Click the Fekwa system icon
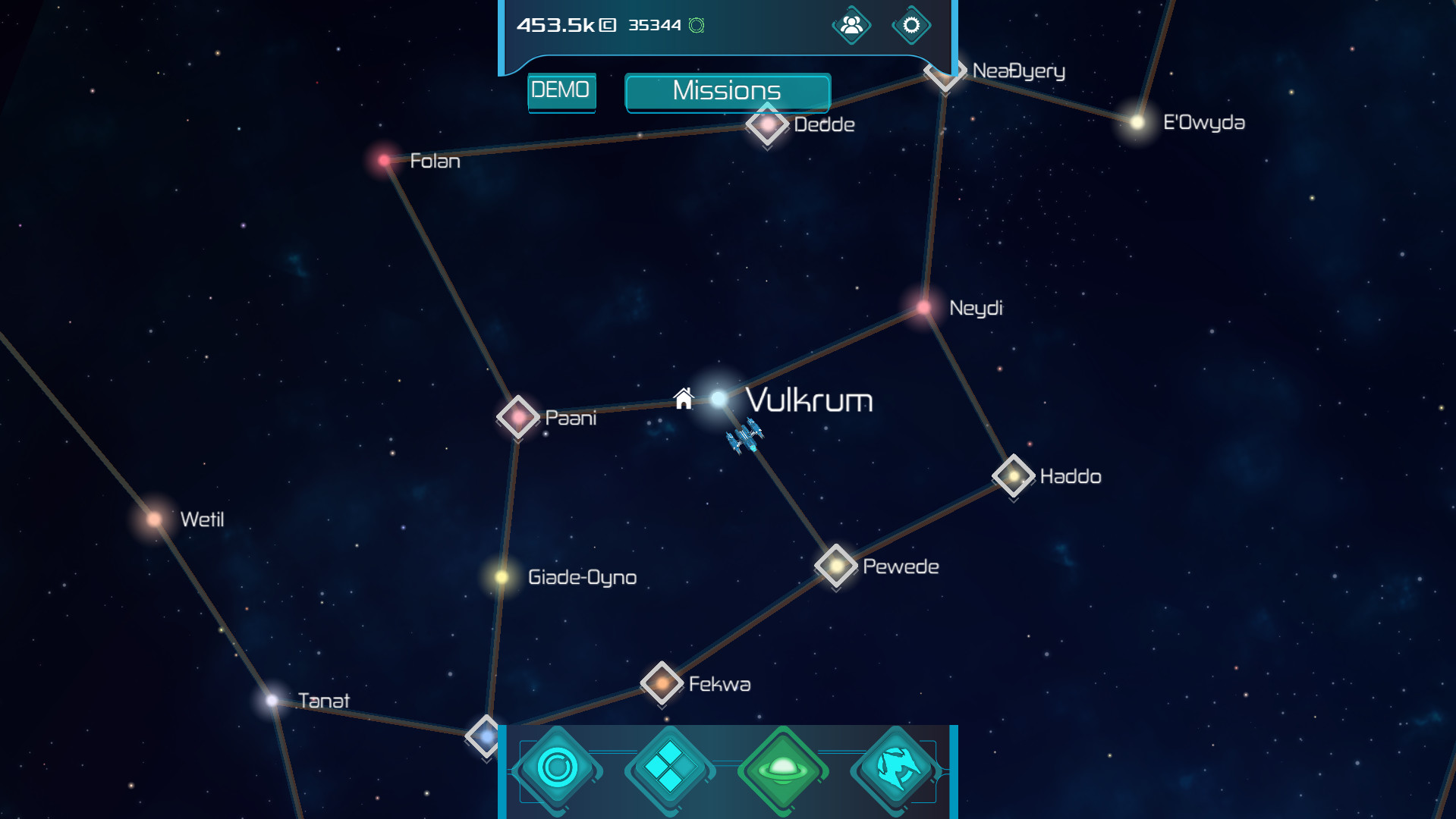 (x=661, y=682)
